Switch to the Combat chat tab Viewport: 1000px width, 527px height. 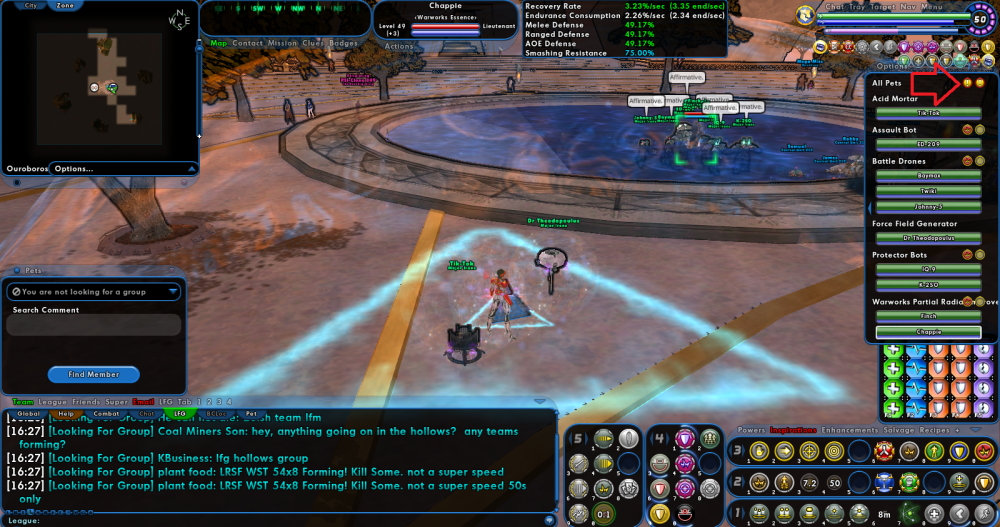tap(106, 413)
